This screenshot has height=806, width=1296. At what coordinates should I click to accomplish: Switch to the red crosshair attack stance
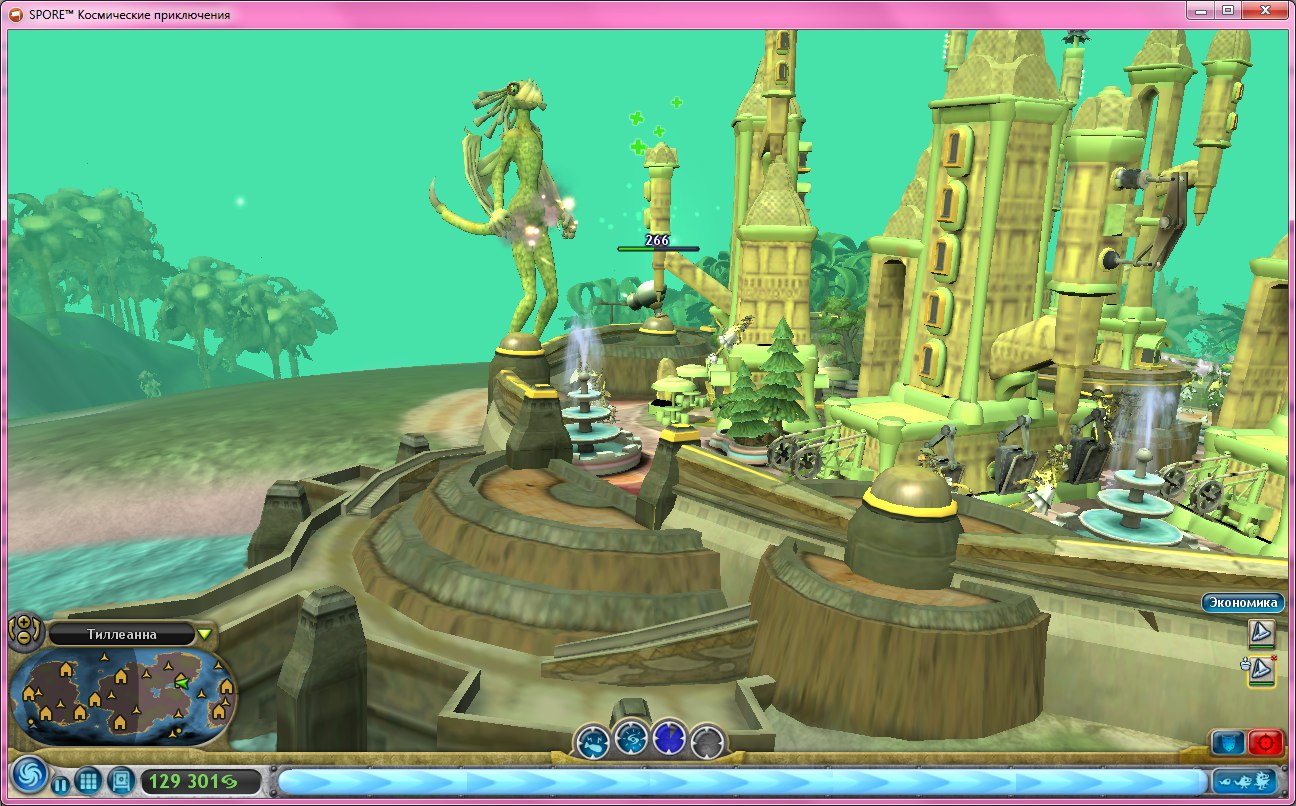point(1266,743)
